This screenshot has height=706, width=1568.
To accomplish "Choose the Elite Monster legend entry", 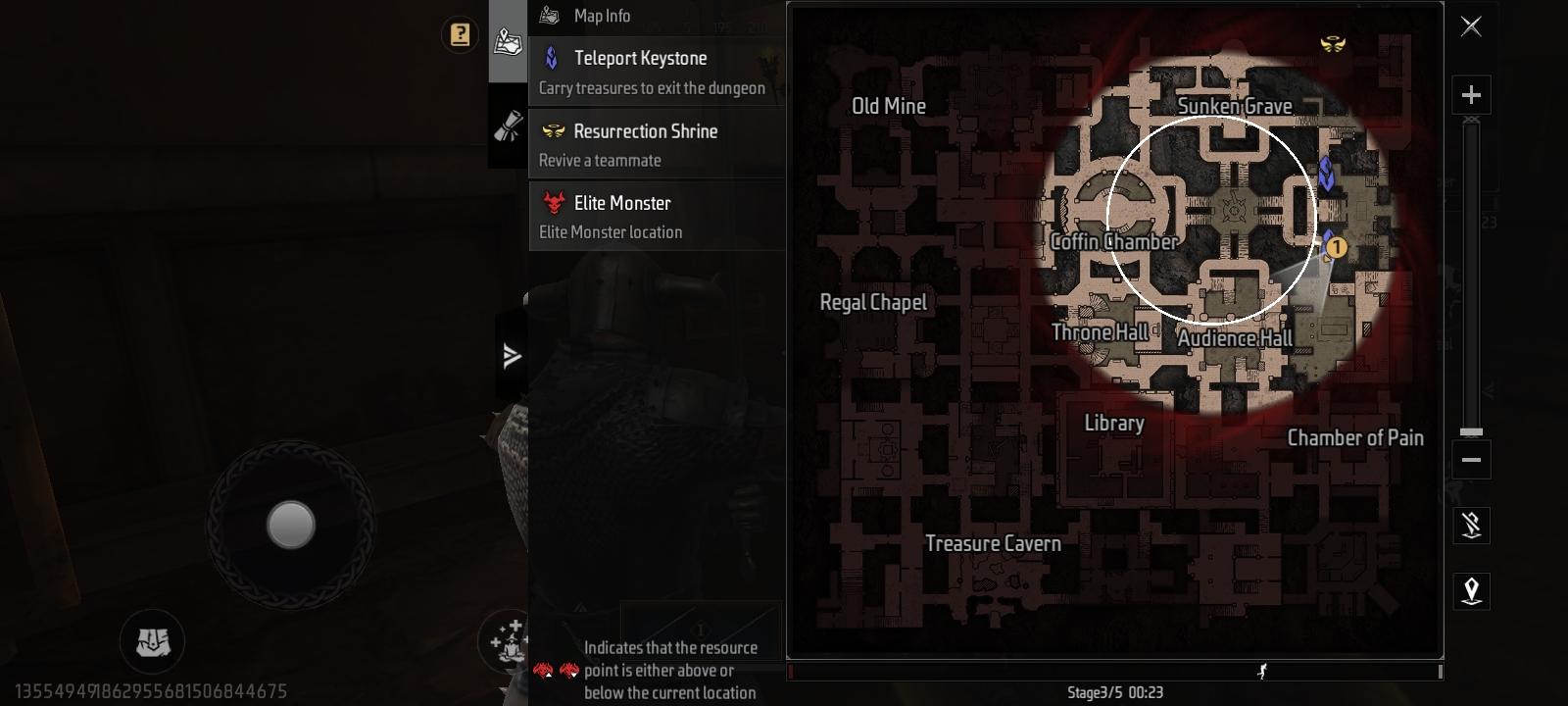I will tap(656, 216).
